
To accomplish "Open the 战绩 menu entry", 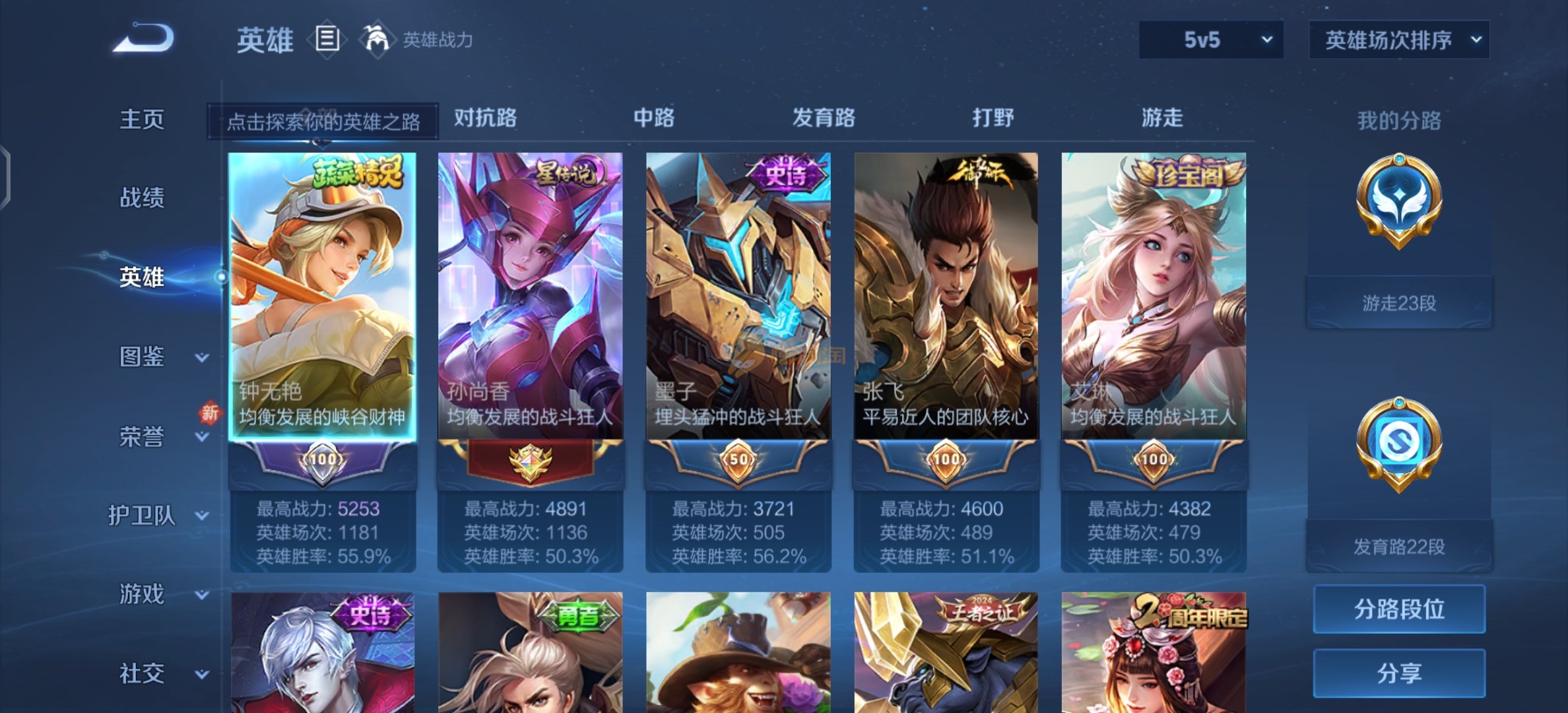I will point(142,197).
